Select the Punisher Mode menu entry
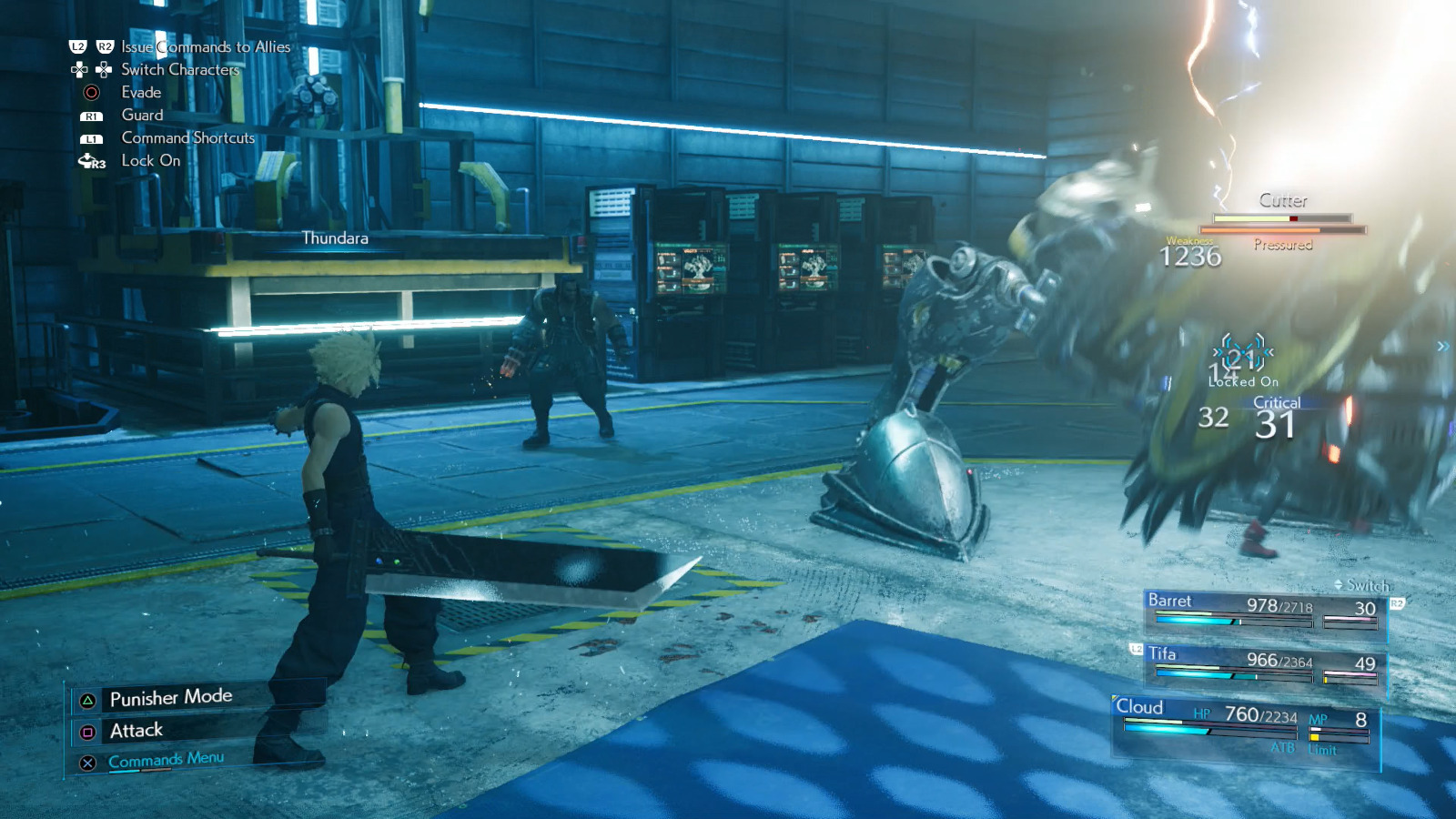Image resolution: width=1456 pixels, height=819 pixels. [171, 696]
